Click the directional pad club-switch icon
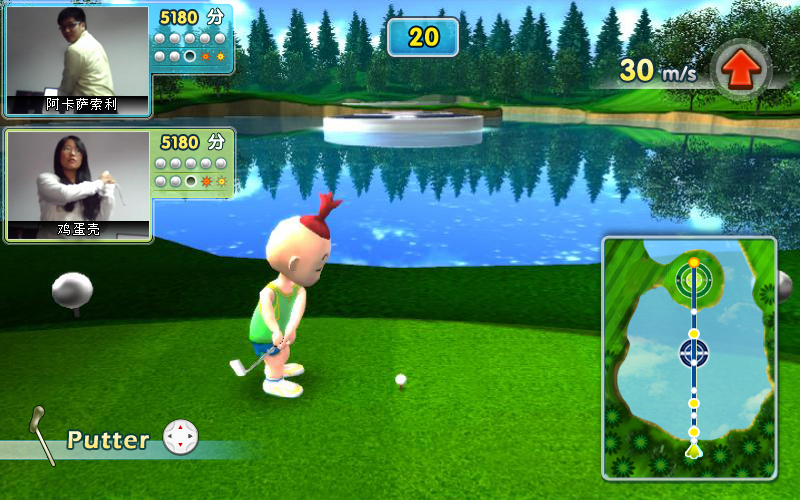This screenshot has height=500, width=800. click(180, 437)
